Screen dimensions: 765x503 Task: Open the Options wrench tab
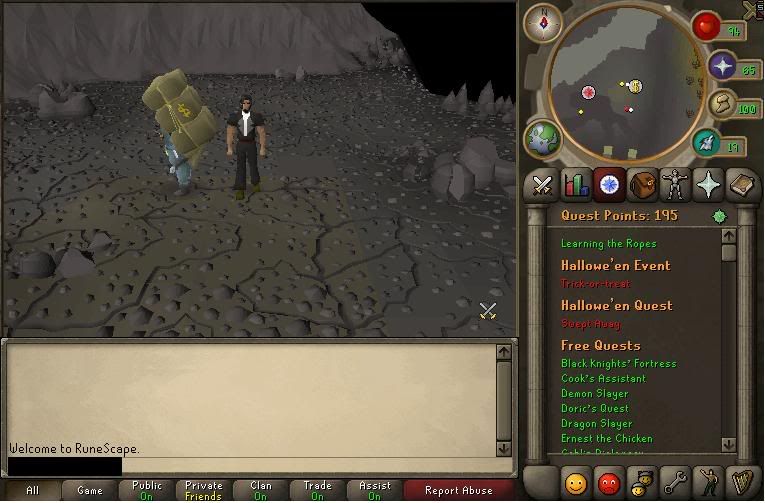click(675, 482)
